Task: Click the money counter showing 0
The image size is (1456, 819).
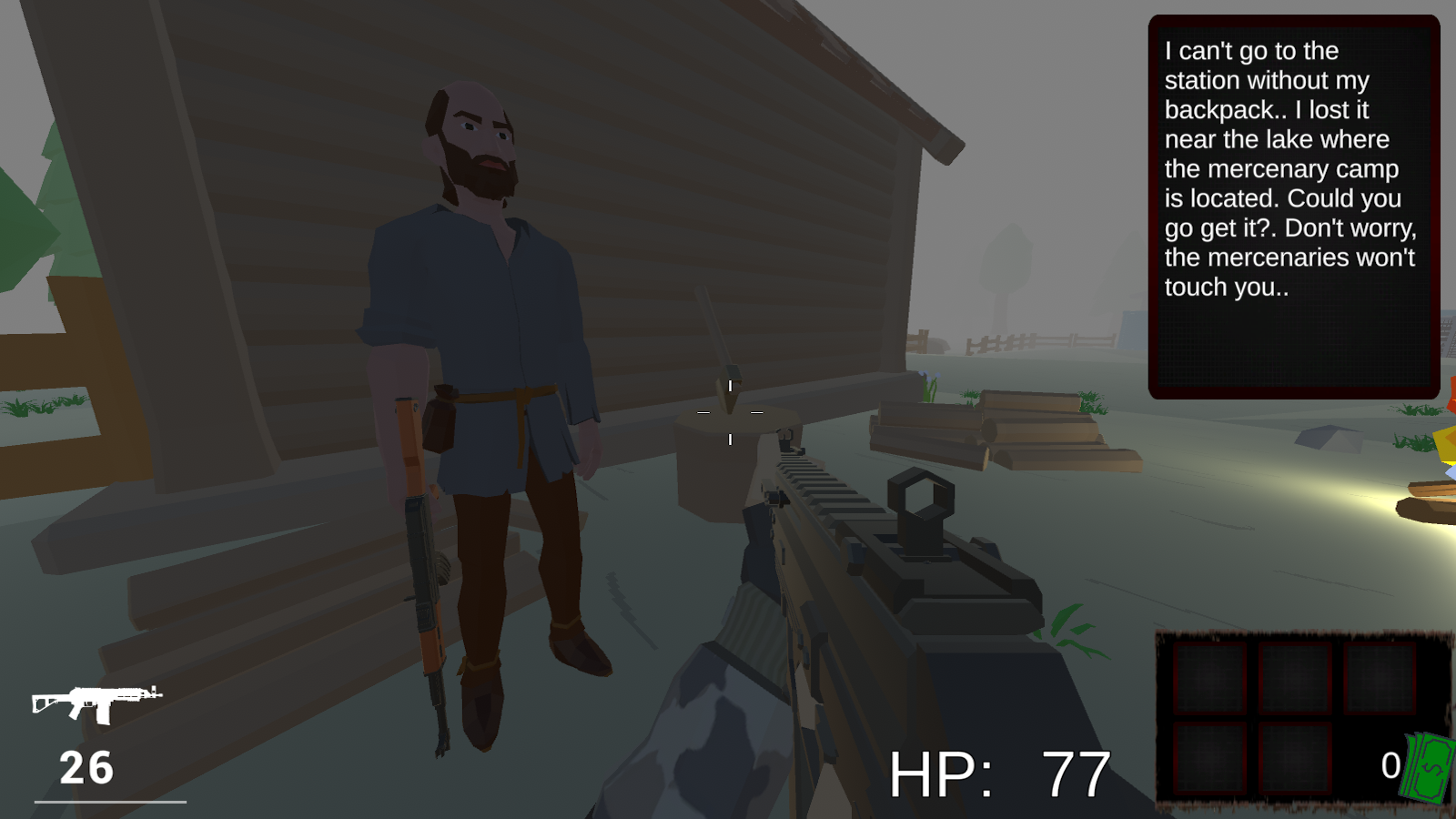Action: coord(1390,765)
